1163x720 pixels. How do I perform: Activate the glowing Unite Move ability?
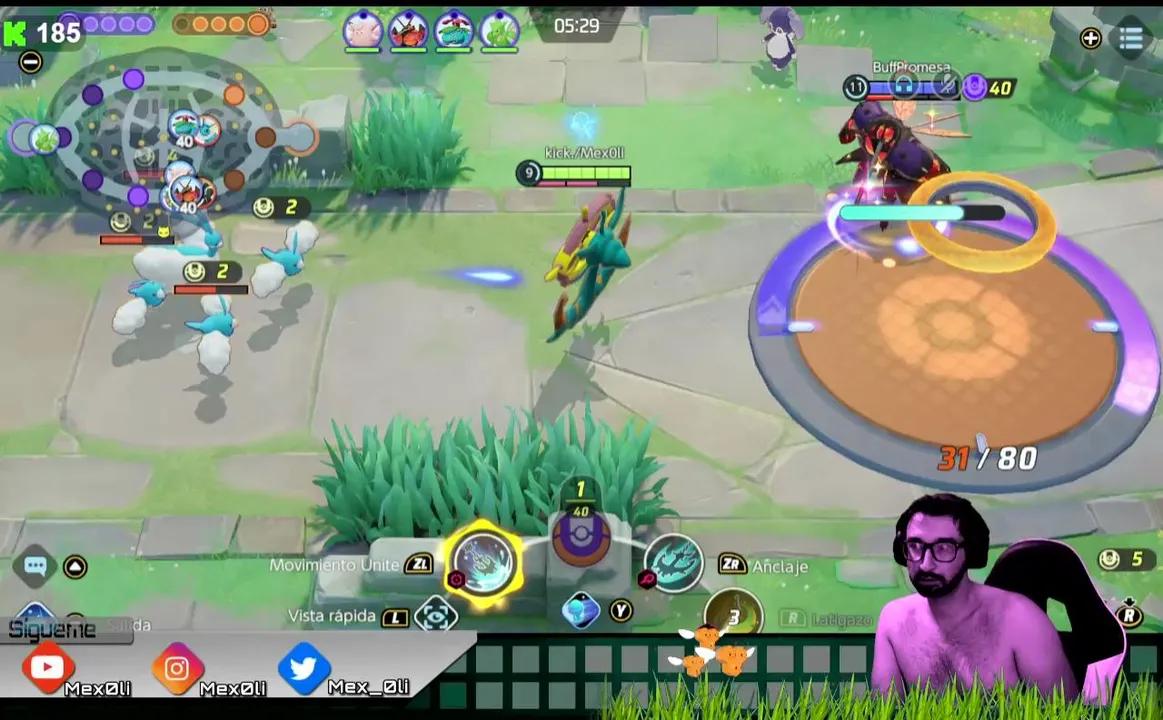pyautogui.click(x=483, y=562)
